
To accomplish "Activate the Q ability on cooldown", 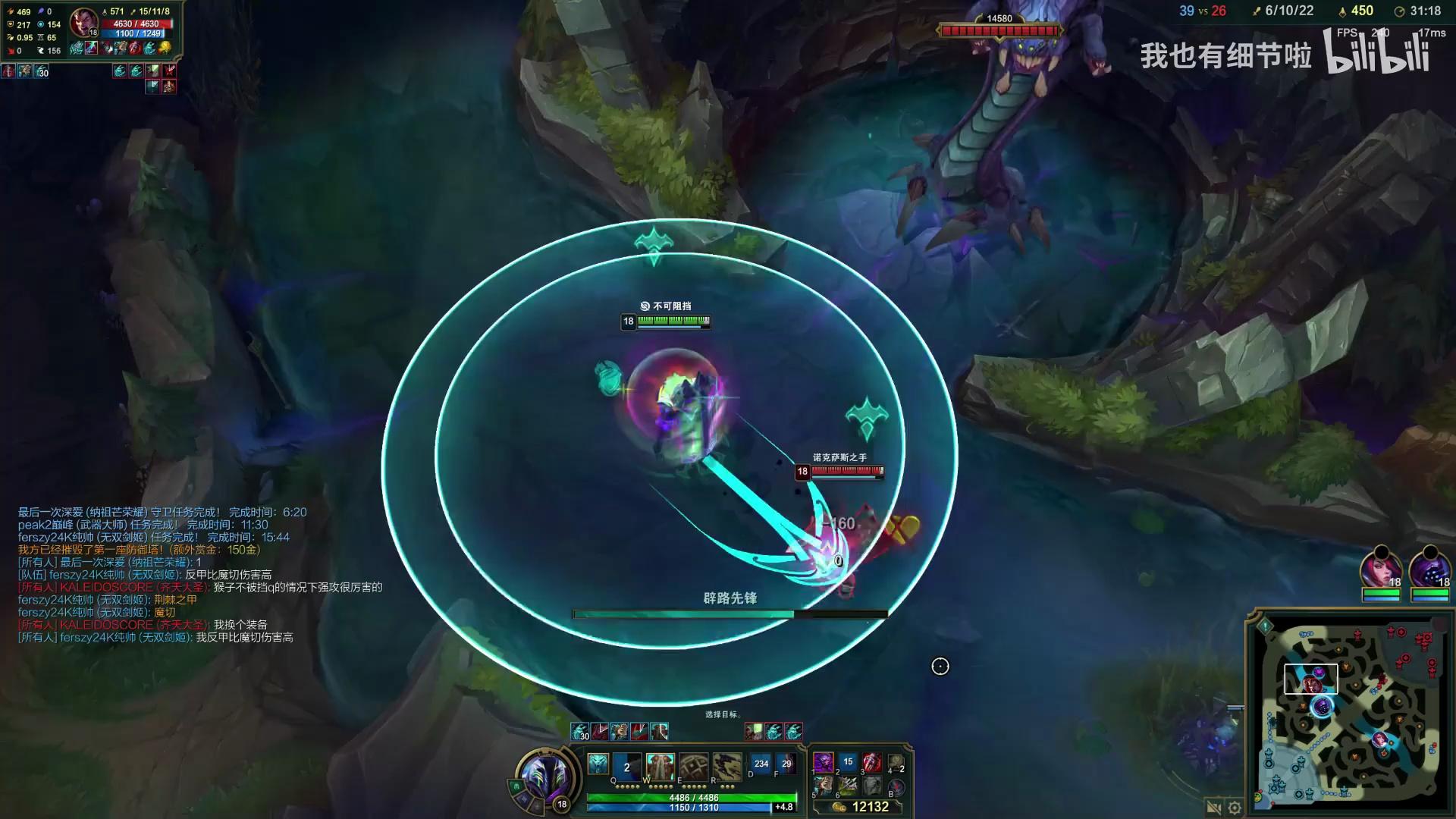I will pos(627,767).
